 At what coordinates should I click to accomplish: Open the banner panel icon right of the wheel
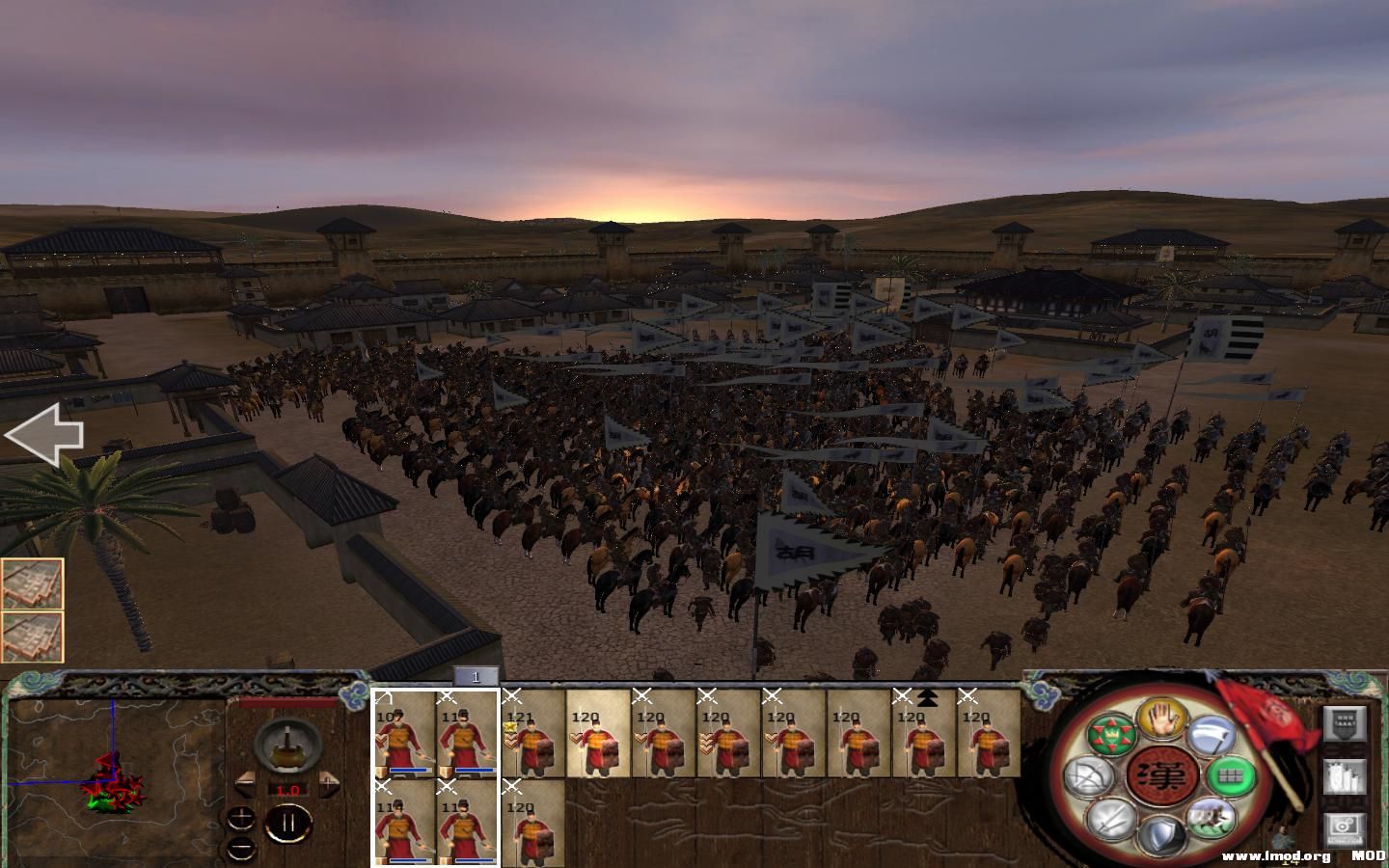click(x=1343, y=723)
